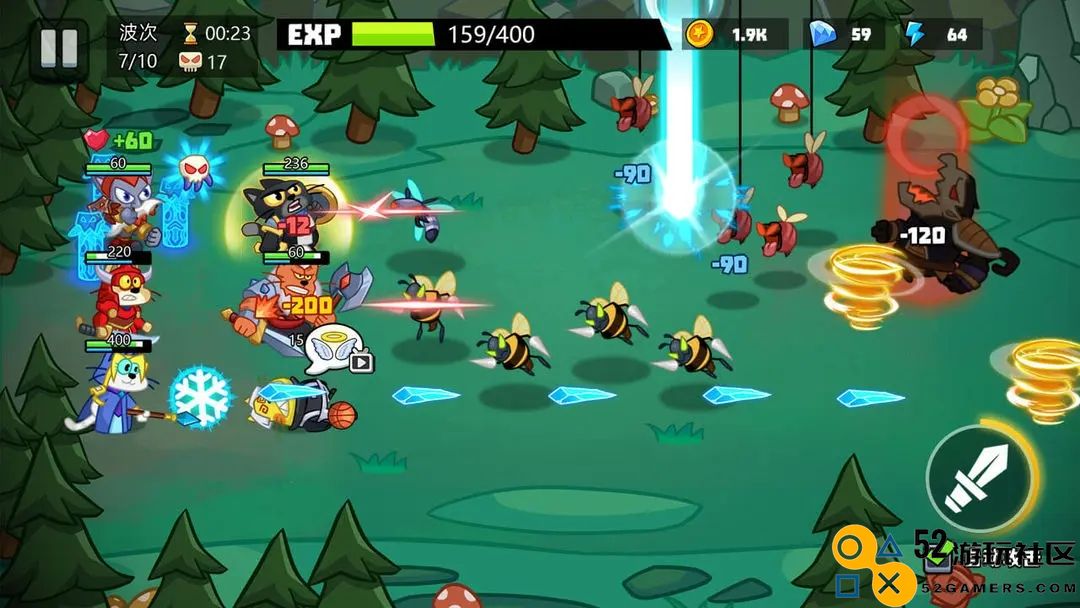
Task: Activate the sword attack skill button
Action: tap(979, 478)
